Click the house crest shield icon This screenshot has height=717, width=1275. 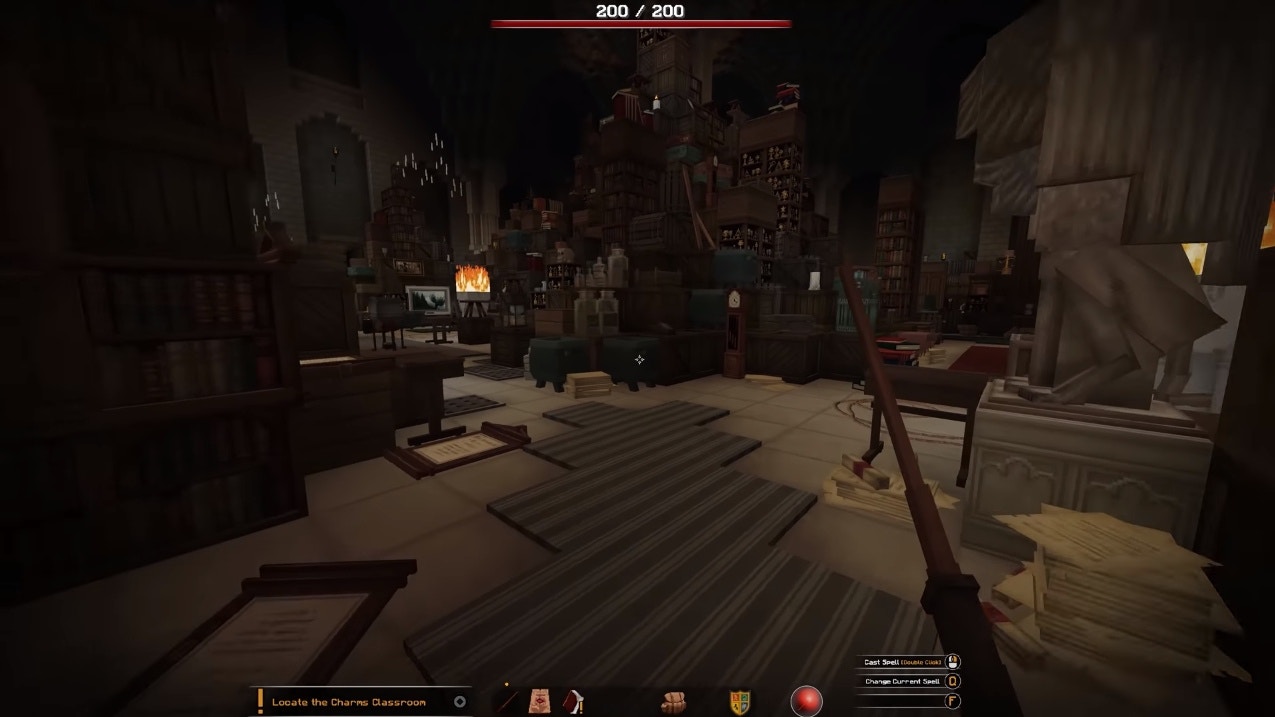coord(739,702)
